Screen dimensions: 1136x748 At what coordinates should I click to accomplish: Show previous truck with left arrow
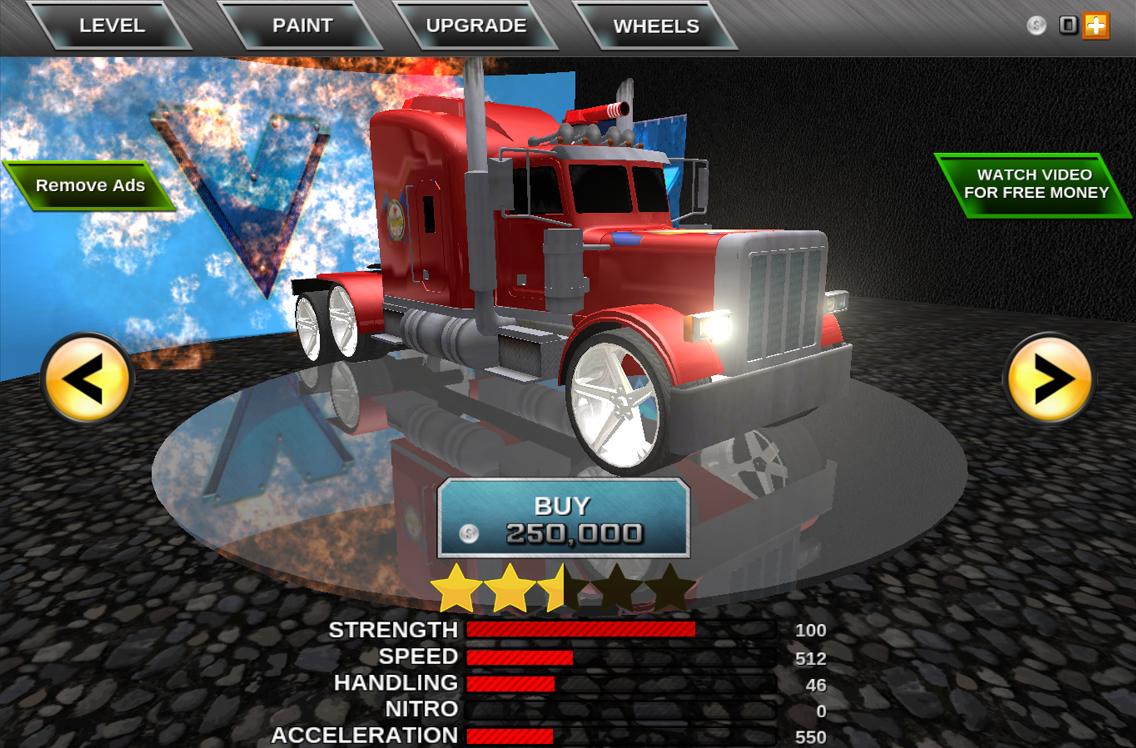click(87, 380)
